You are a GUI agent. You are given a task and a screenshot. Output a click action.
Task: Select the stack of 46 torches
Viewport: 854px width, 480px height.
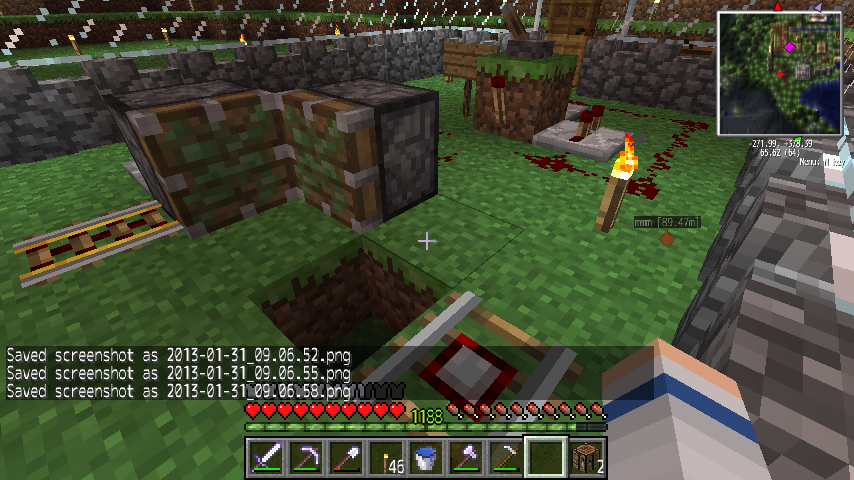385,458
